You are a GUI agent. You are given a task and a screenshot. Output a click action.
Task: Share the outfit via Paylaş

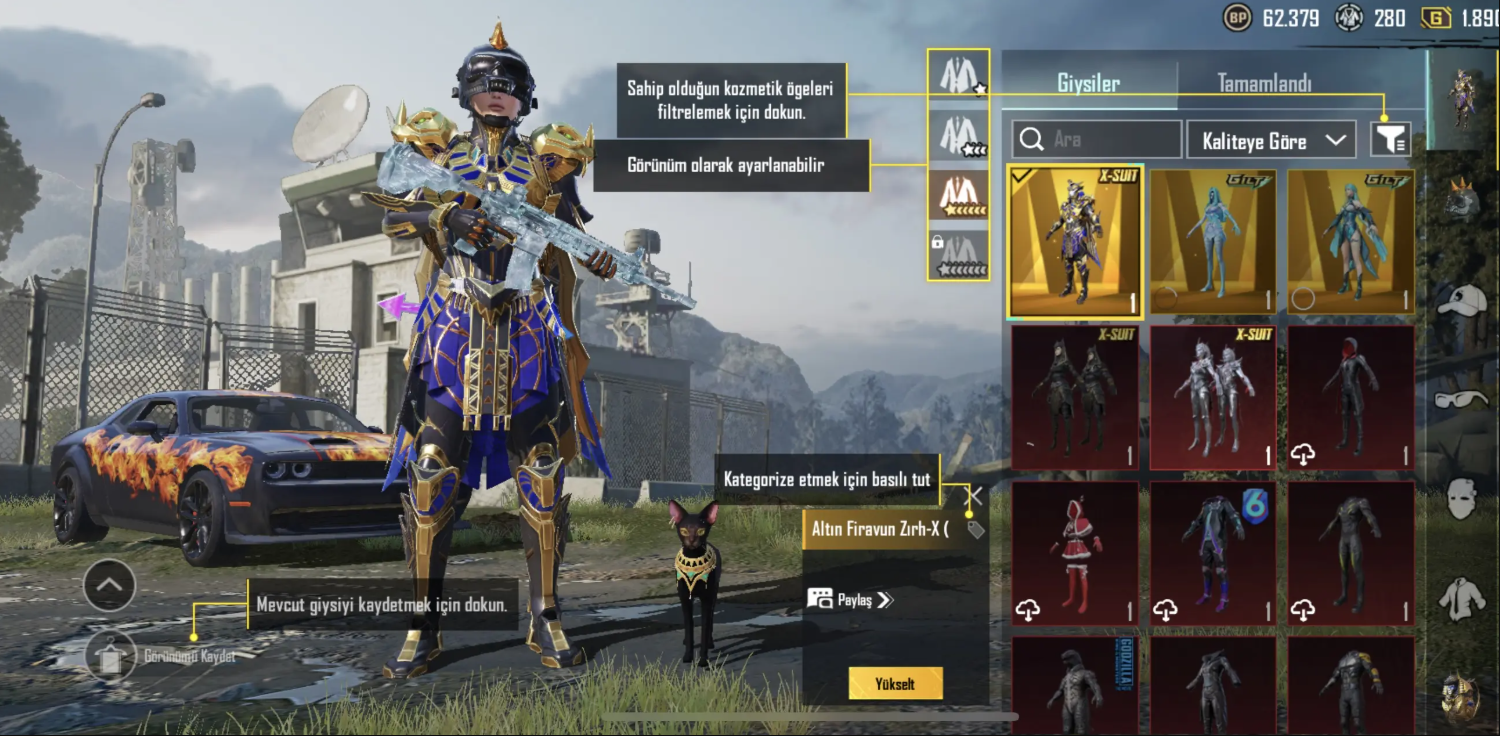point(850,599)
